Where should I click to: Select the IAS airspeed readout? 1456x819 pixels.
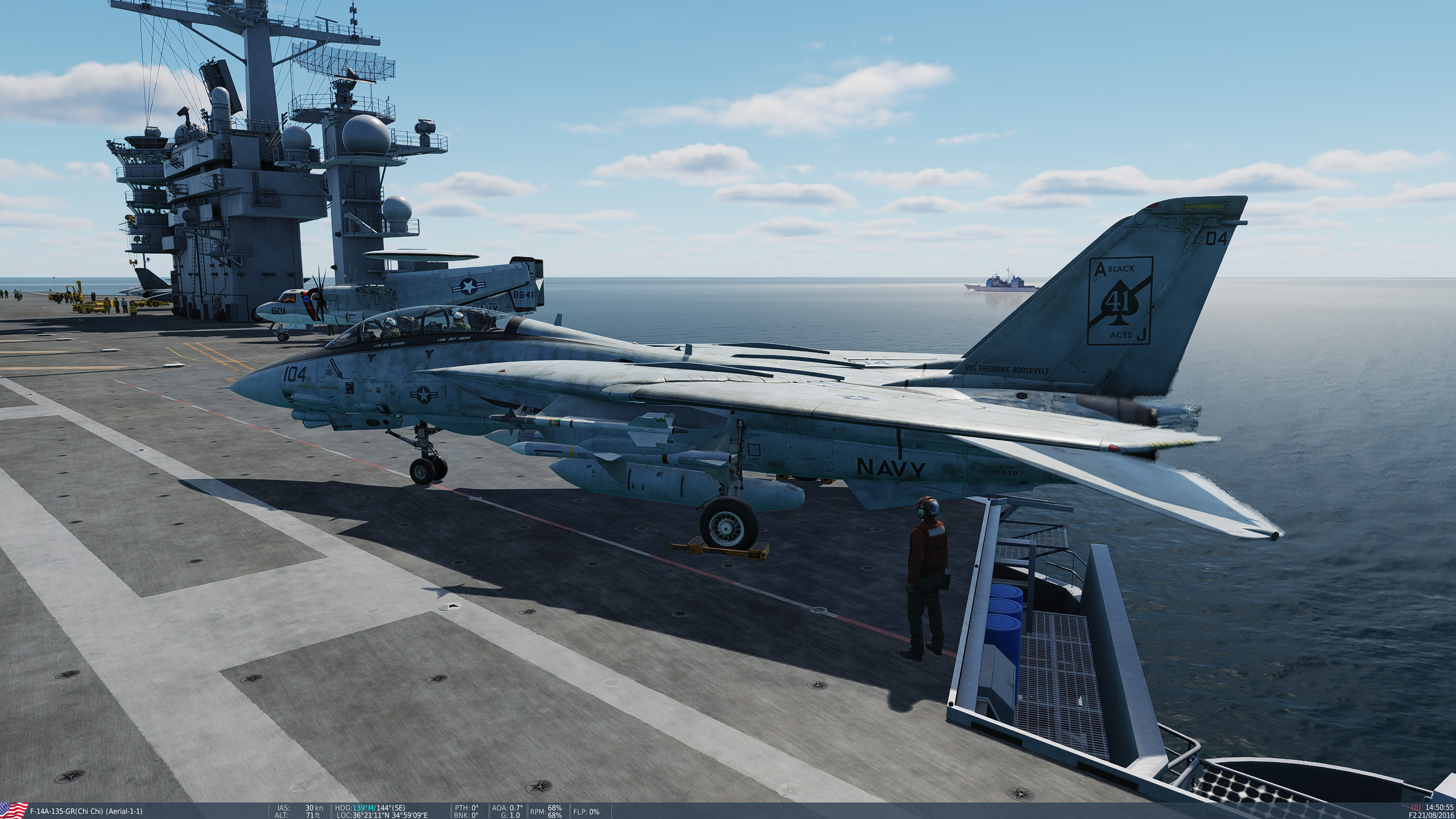[296, 808]
